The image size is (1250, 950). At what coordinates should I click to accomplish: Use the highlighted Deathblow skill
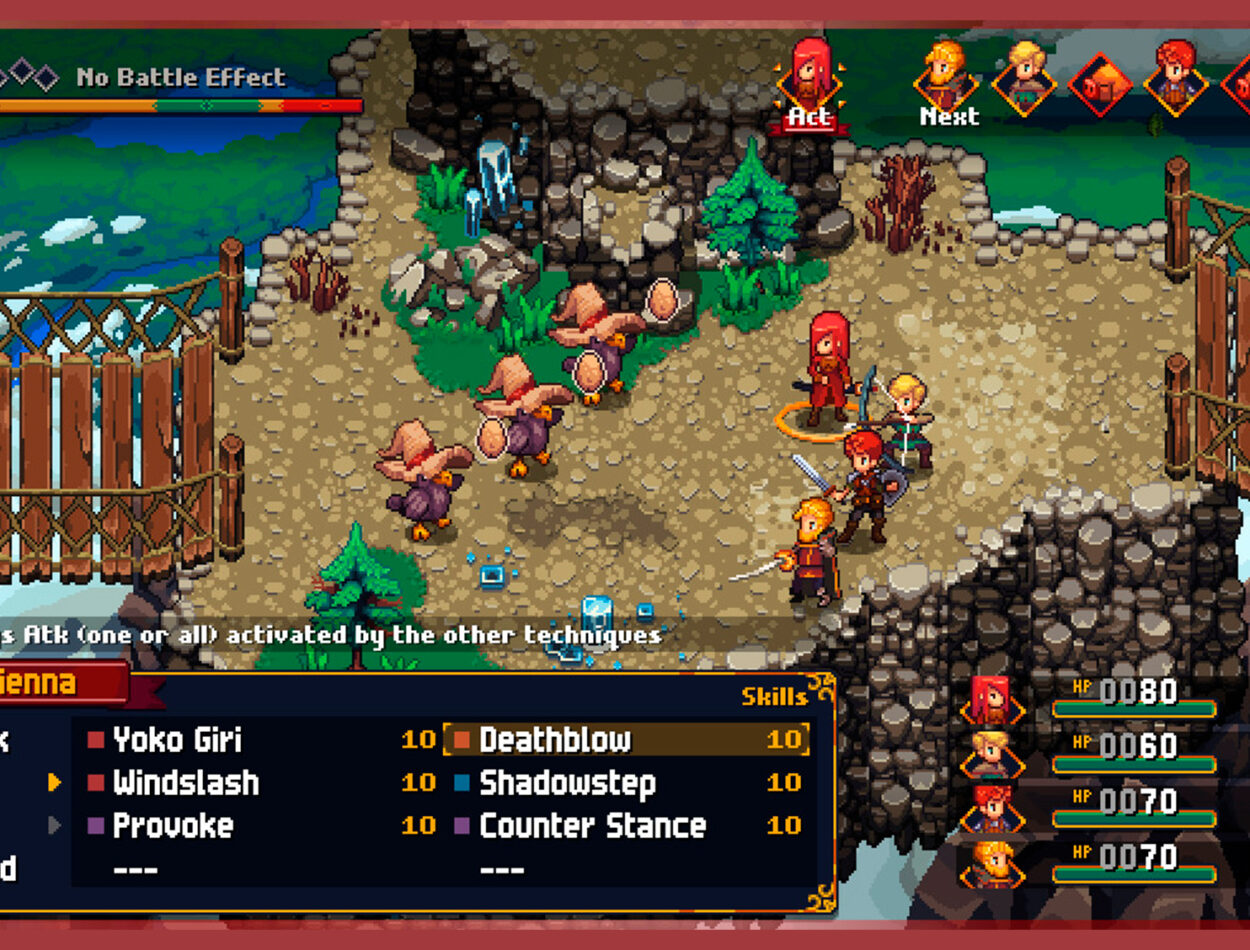point(555,740)
